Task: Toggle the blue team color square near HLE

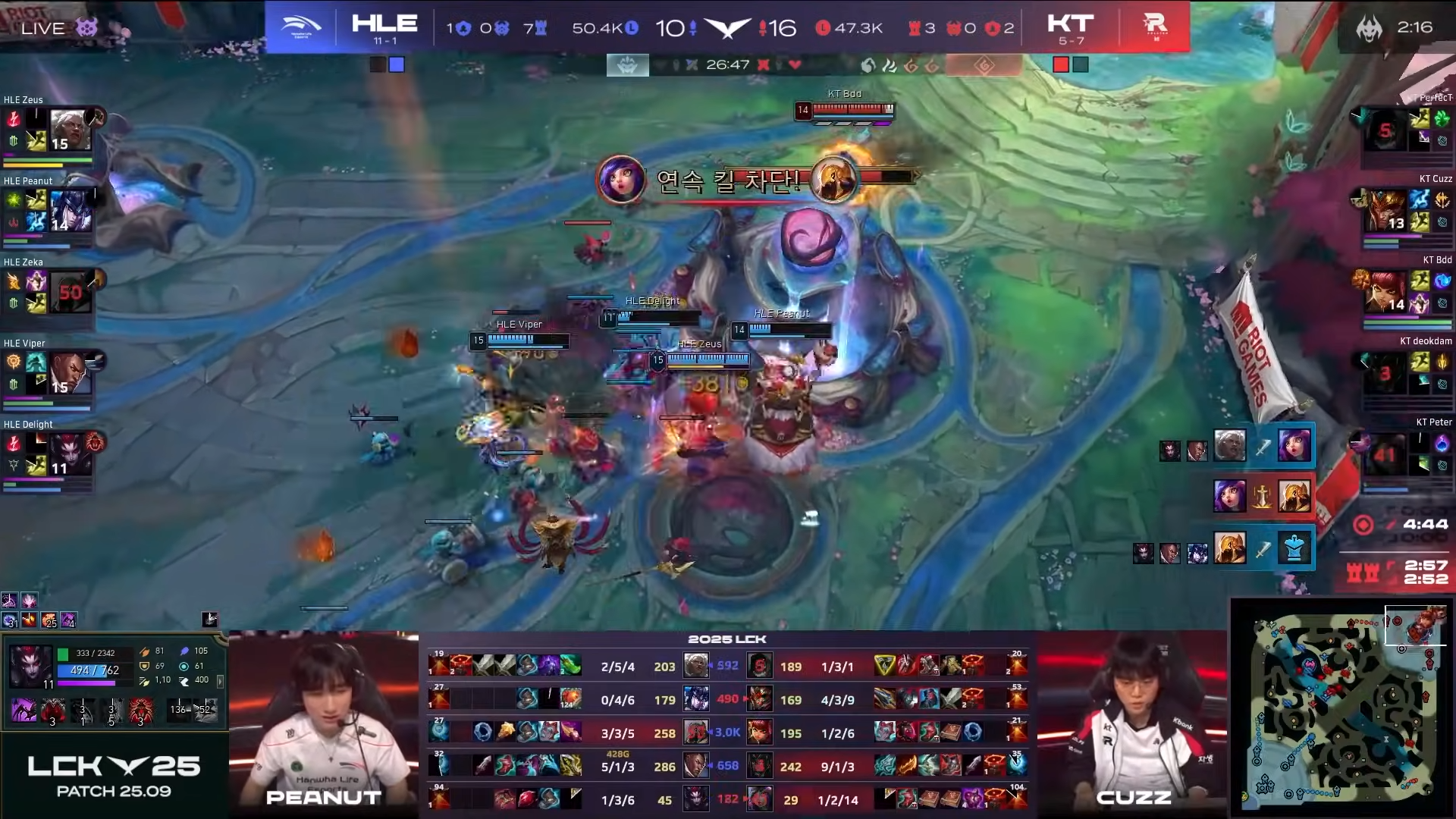Action: coord(396,64)
